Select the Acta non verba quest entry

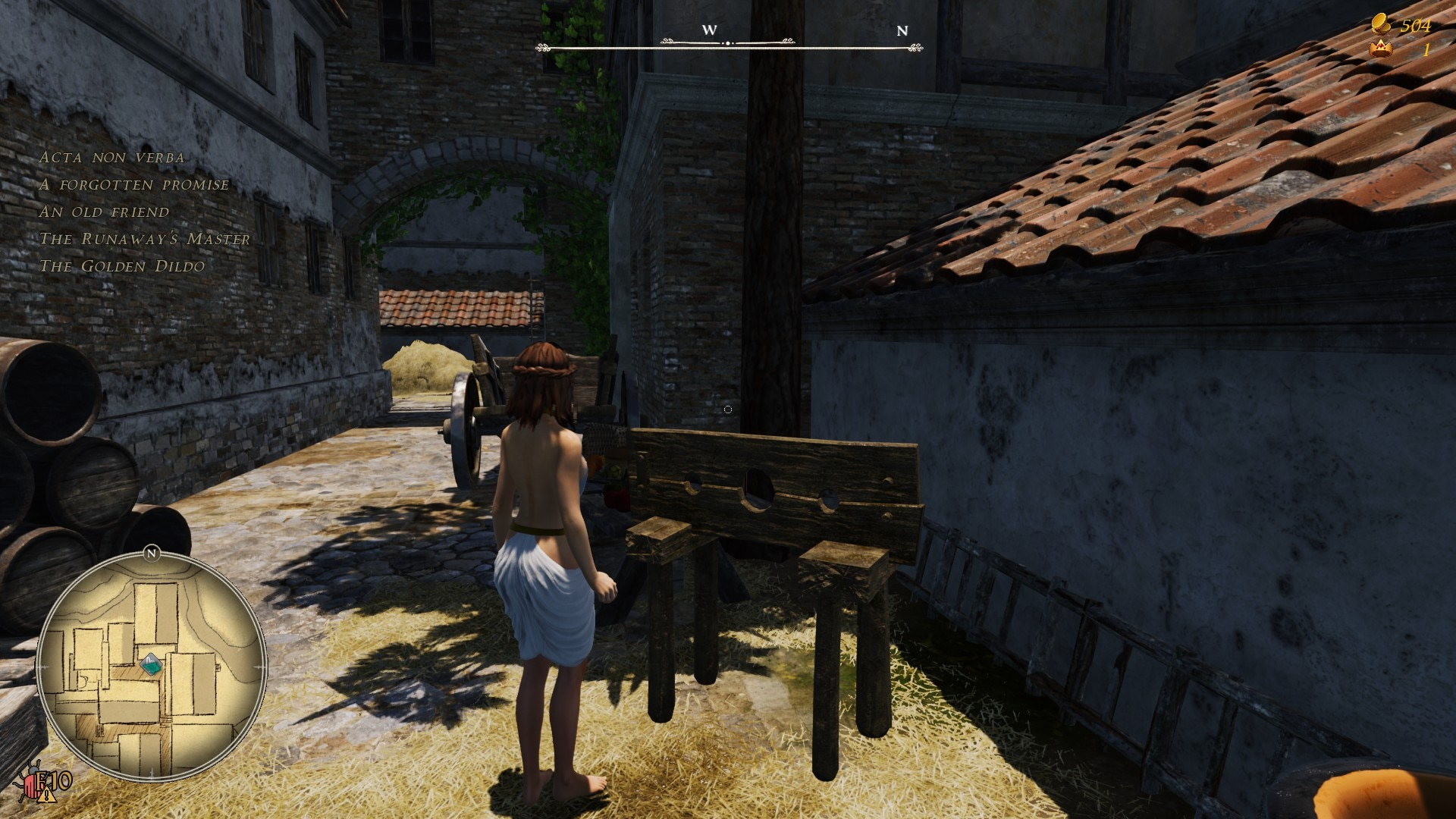[111, 158]
